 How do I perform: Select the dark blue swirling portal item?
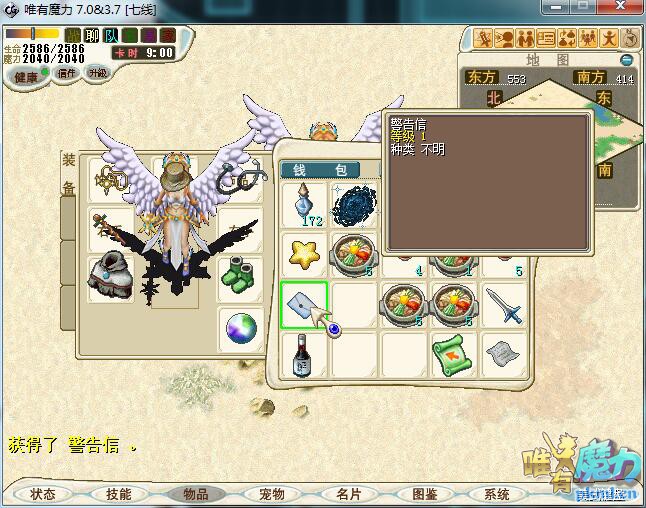pos(354,204)
